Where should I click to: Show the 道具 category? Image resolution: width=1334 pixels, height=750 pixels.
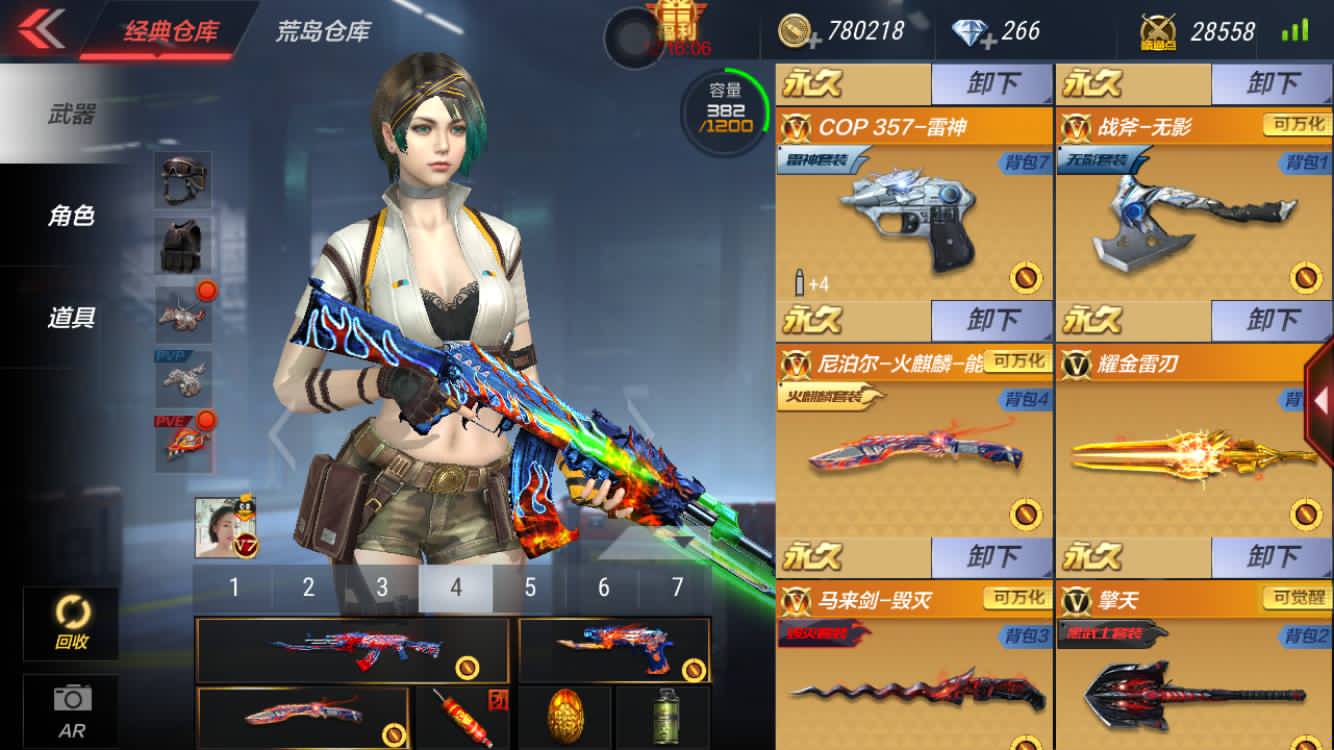[x=71, y=318]
